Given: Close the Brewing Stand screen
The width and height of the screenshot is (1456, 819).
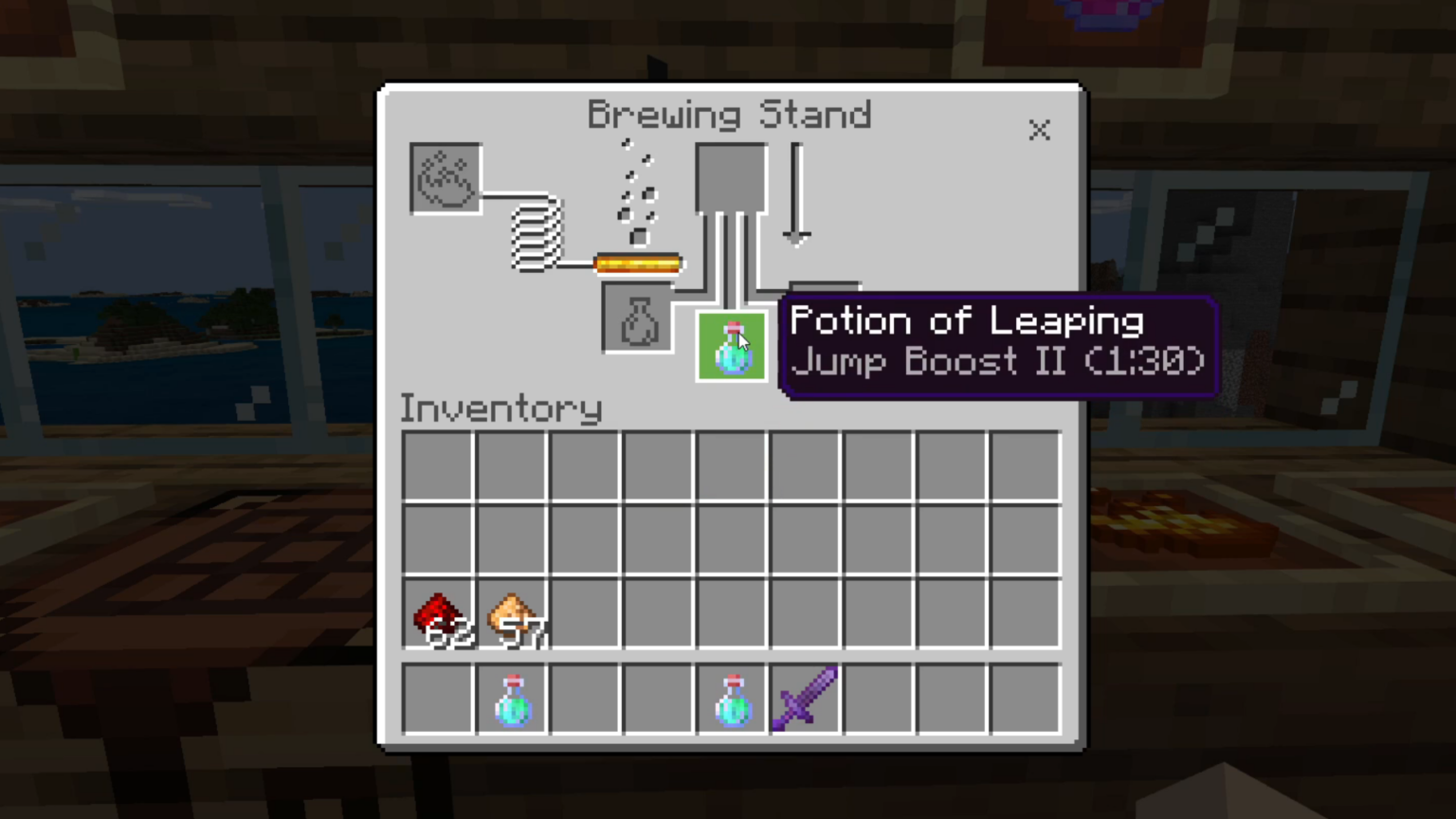Looking at the screenshot, I should click(1039, 131).
